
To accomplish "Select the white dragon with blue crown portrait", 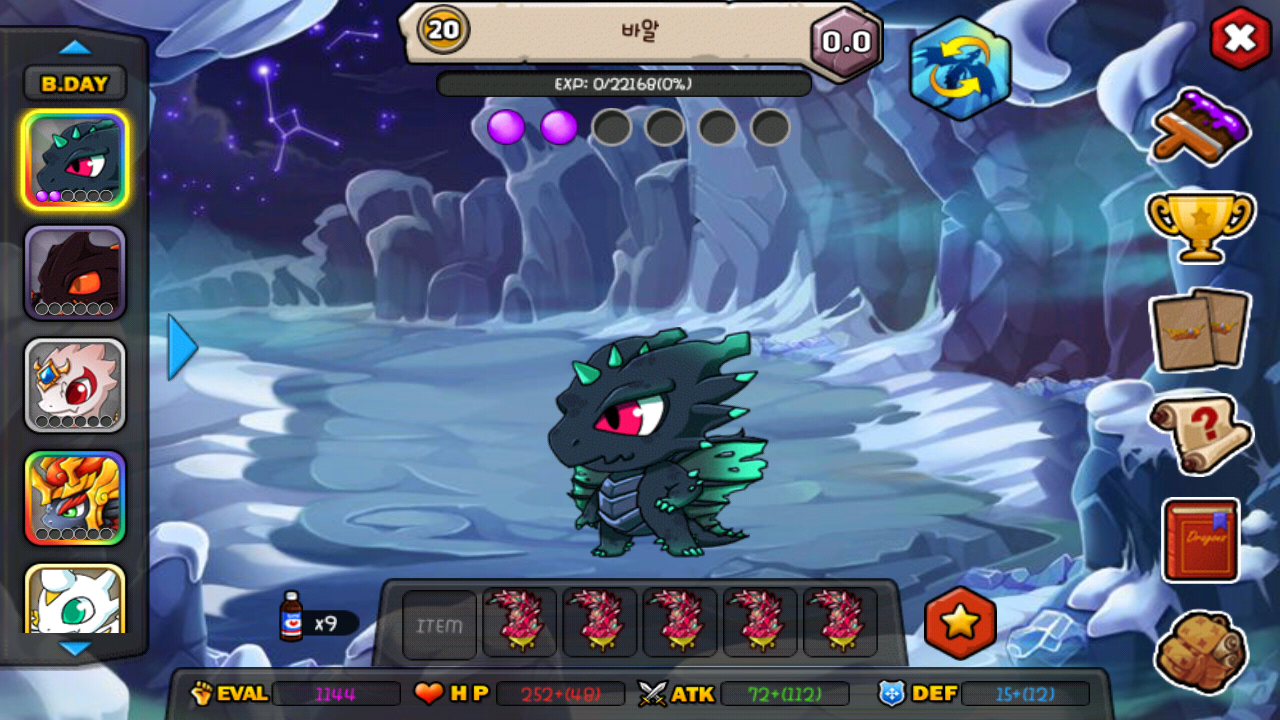I will [75, 385].
